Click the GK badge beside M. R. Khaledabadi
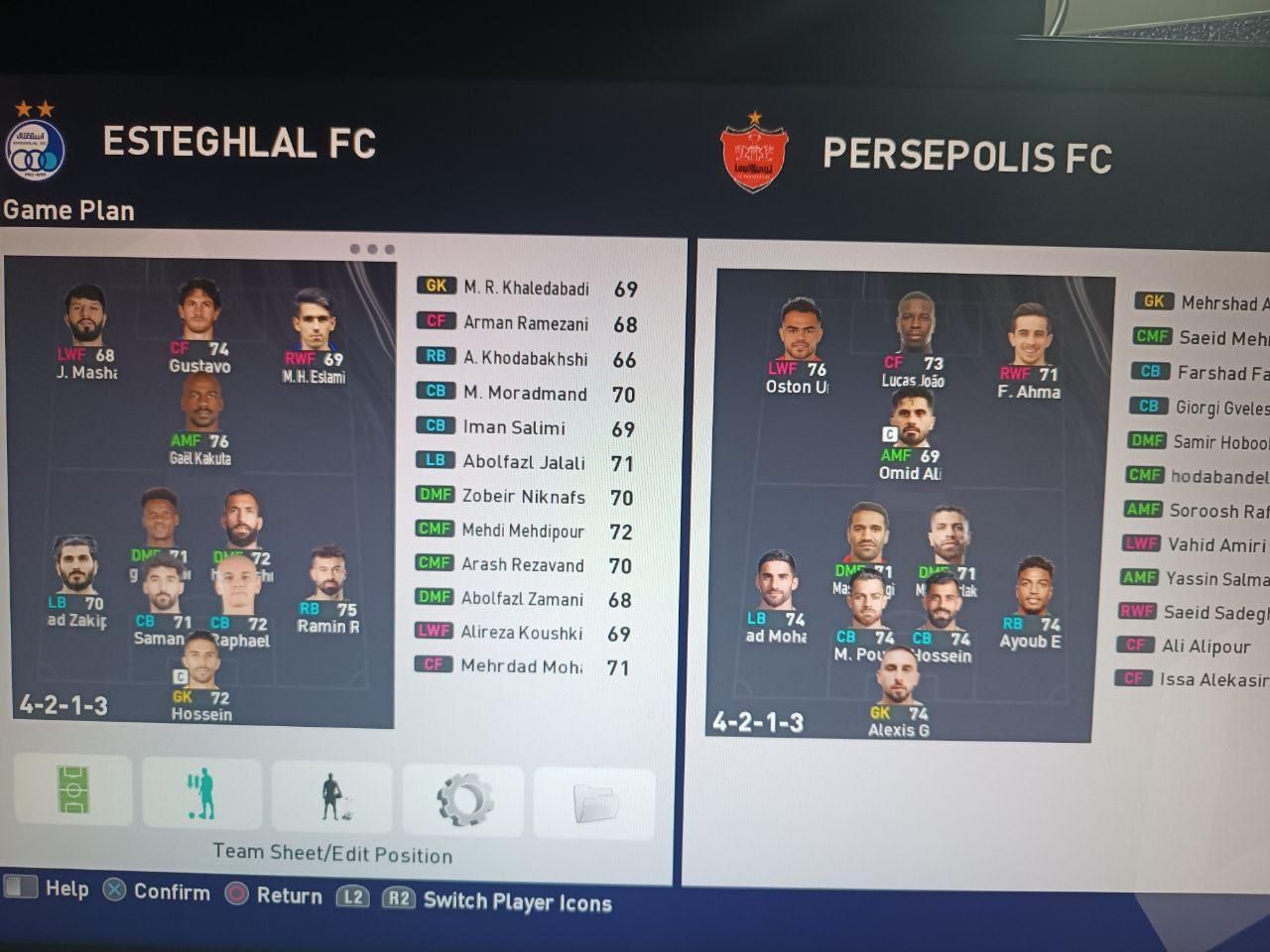Image resolution: width=1270 pixels, height=952 pixels. point(435,286)
